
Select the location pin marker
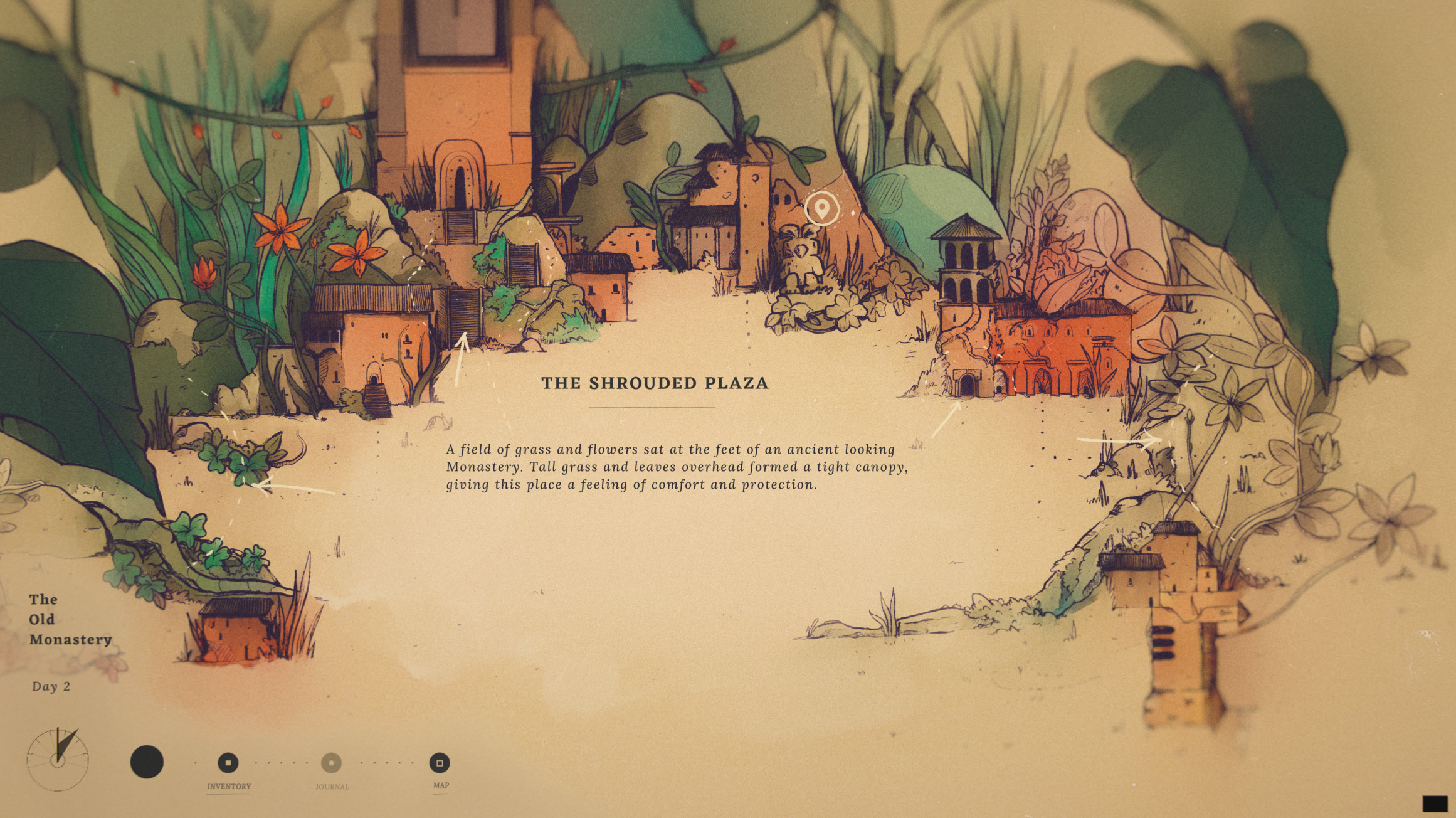821,207
